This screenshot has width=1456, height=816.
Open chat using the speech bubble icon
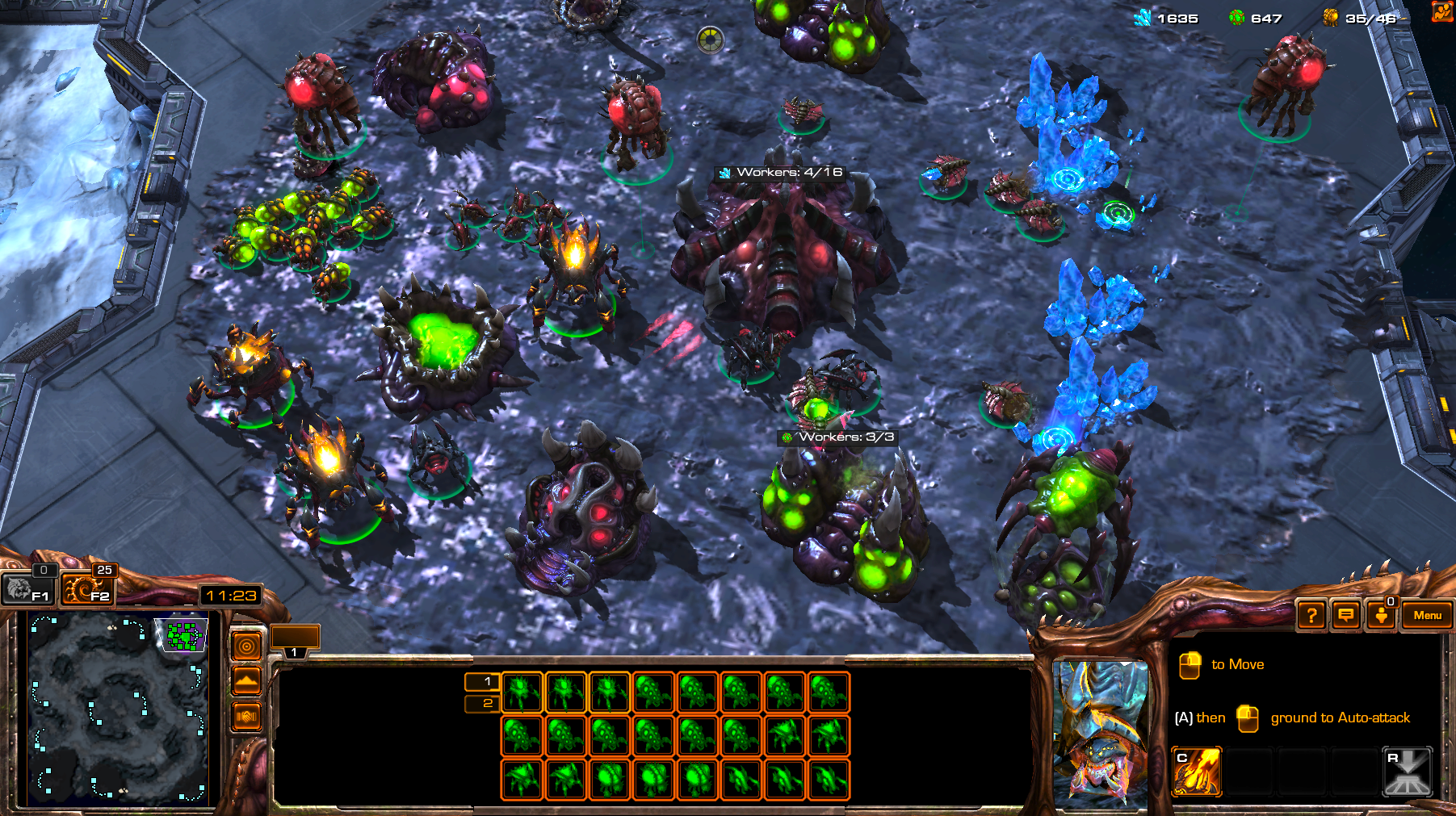[x=1345, y=616]
